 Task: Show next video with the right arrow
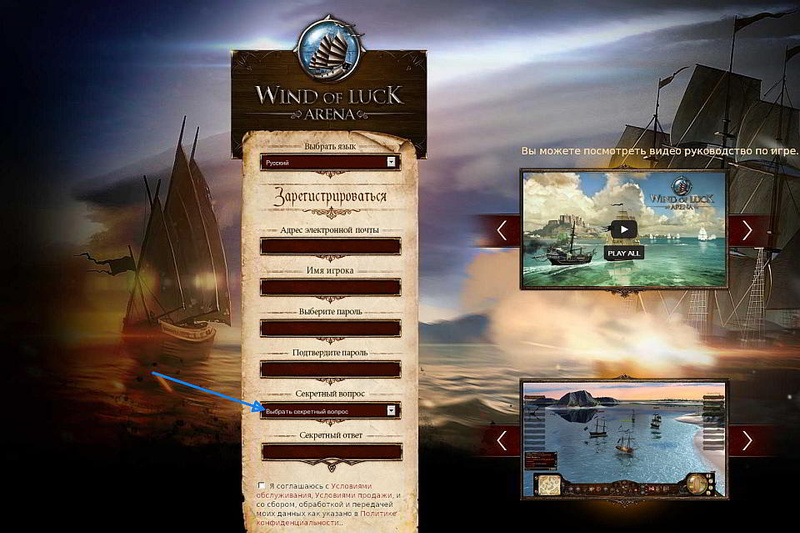[746, 230]
